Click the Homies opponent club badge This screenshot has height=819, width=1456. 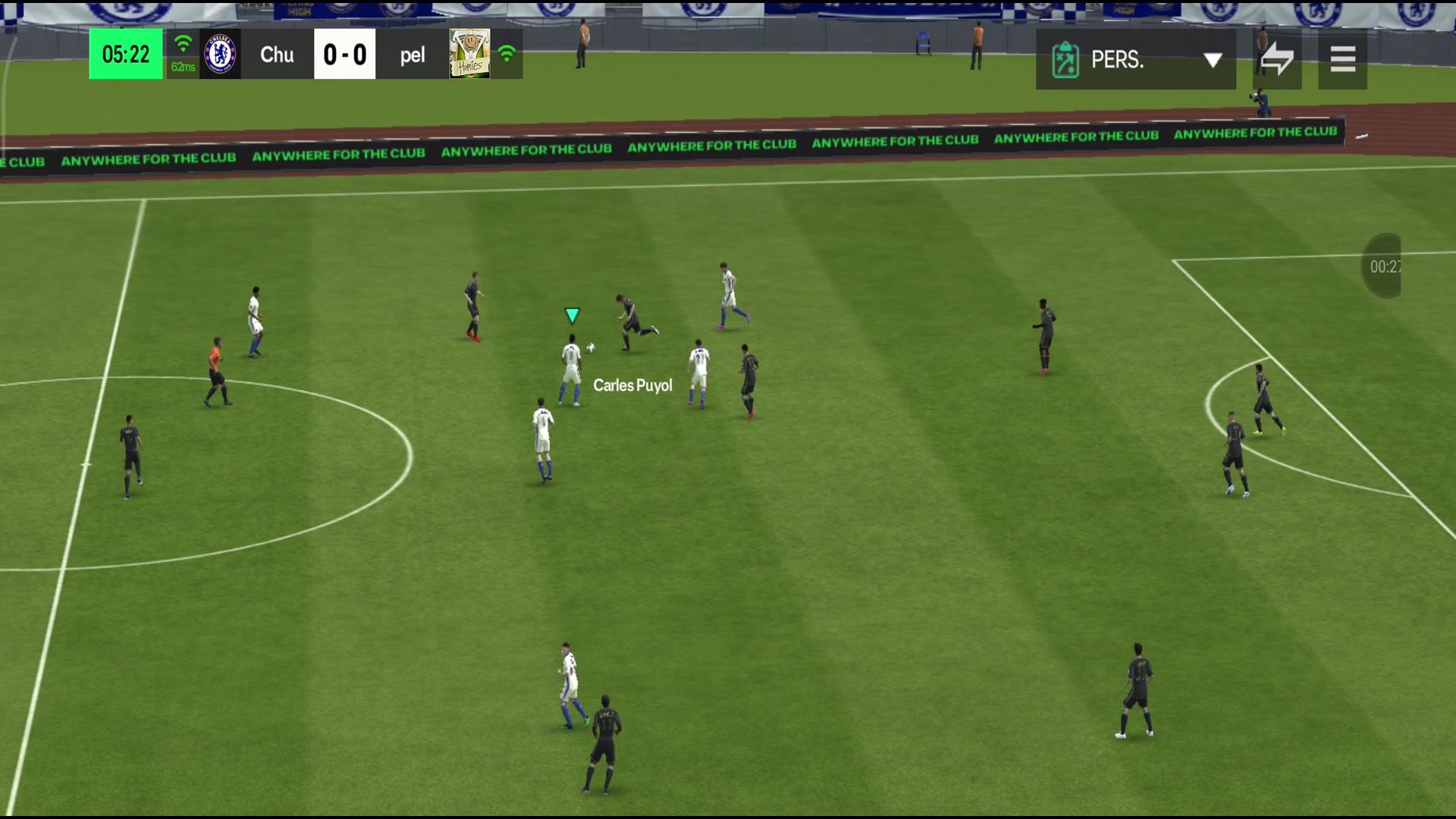pyautogui.click(x=469, y=54)
